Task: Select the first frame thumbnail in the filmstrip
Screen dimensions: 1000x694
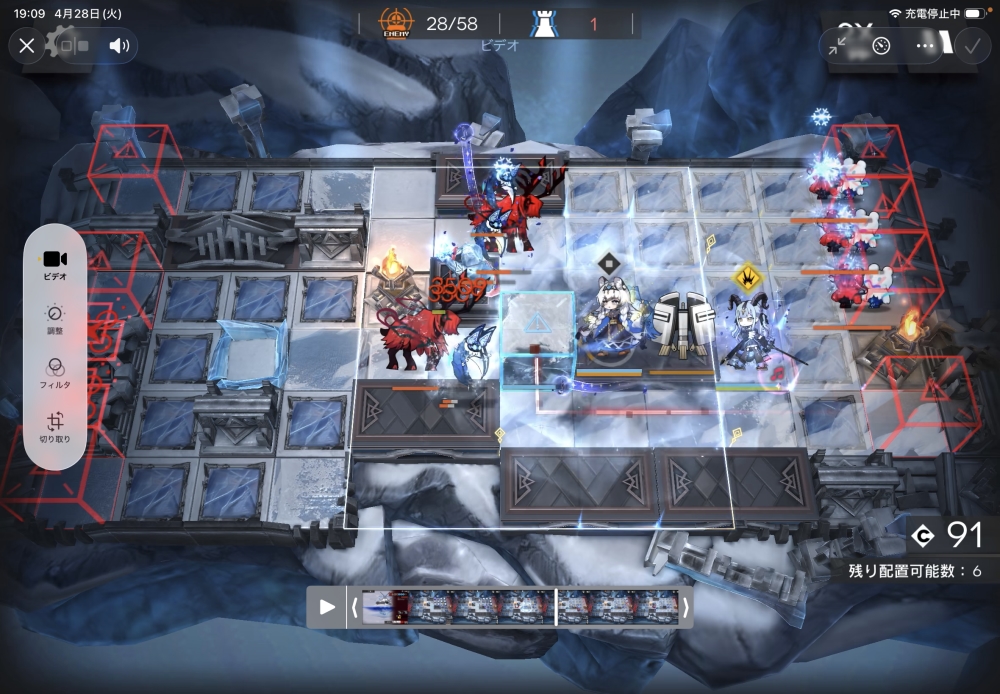Action: [x=378, y=607]
